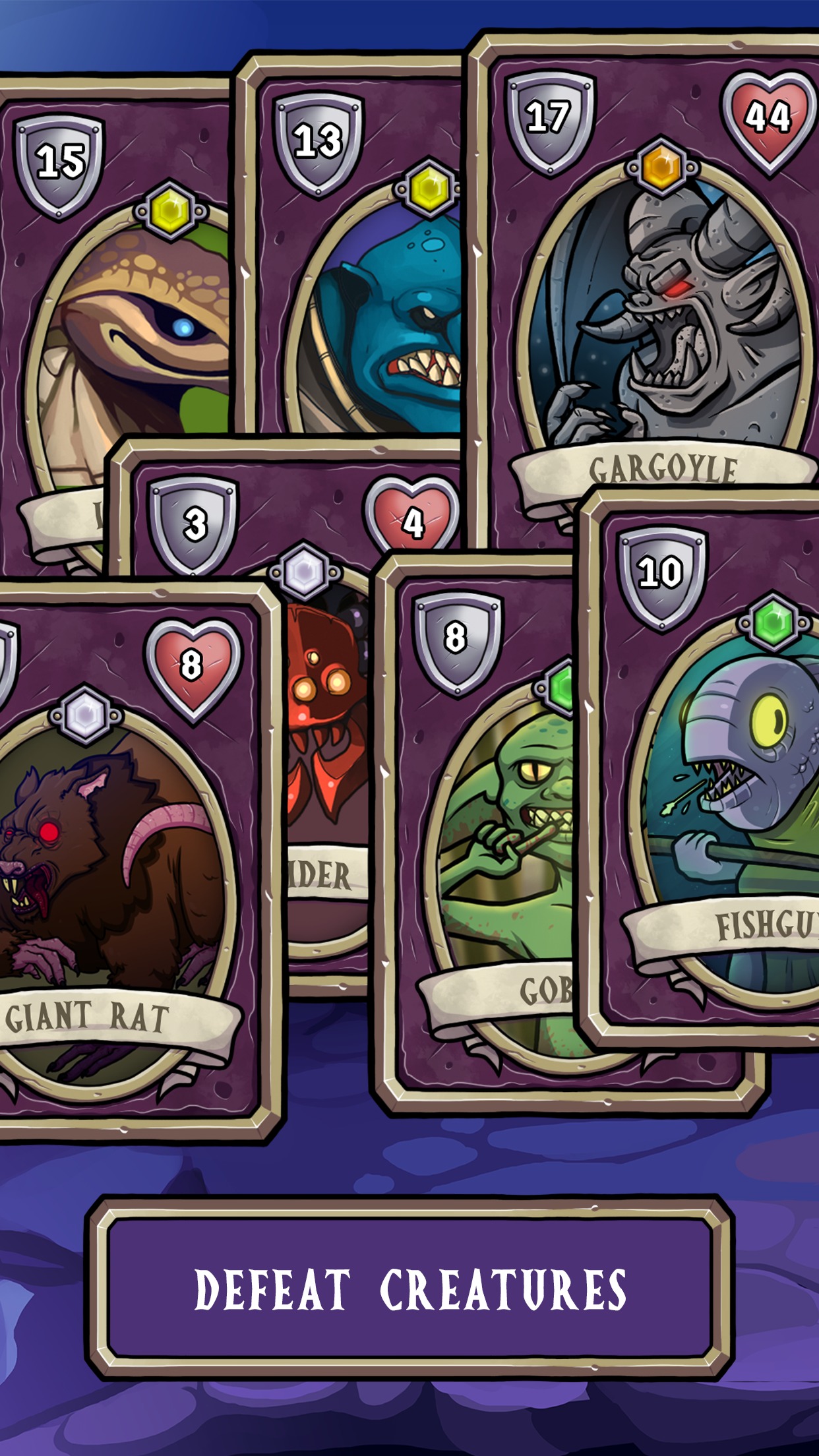
Task: Click the Defeat Creatures banner
Action: click(409, 1289)
